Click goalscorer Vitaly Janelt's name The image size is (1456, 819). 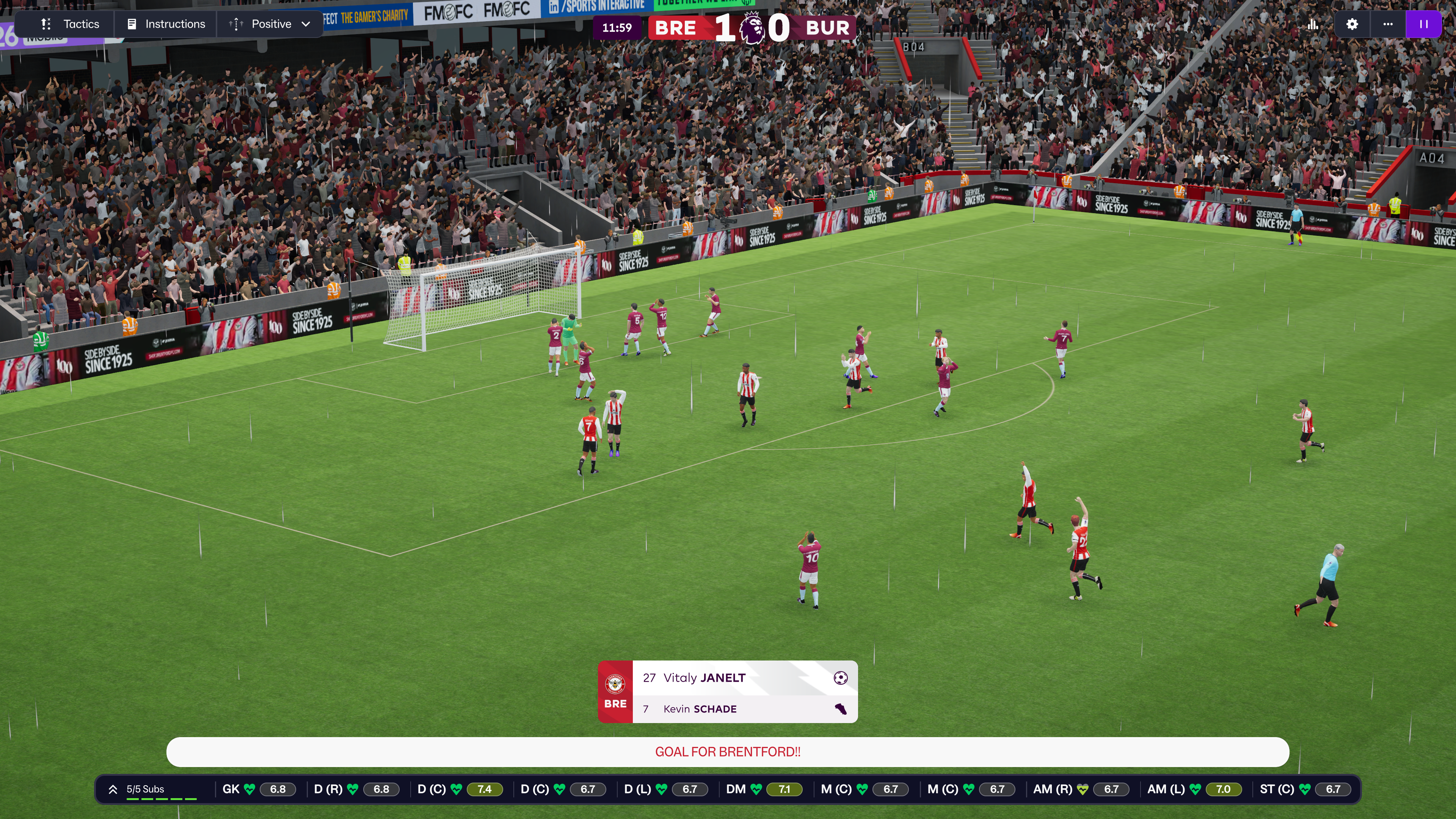(x=704, y=678)
